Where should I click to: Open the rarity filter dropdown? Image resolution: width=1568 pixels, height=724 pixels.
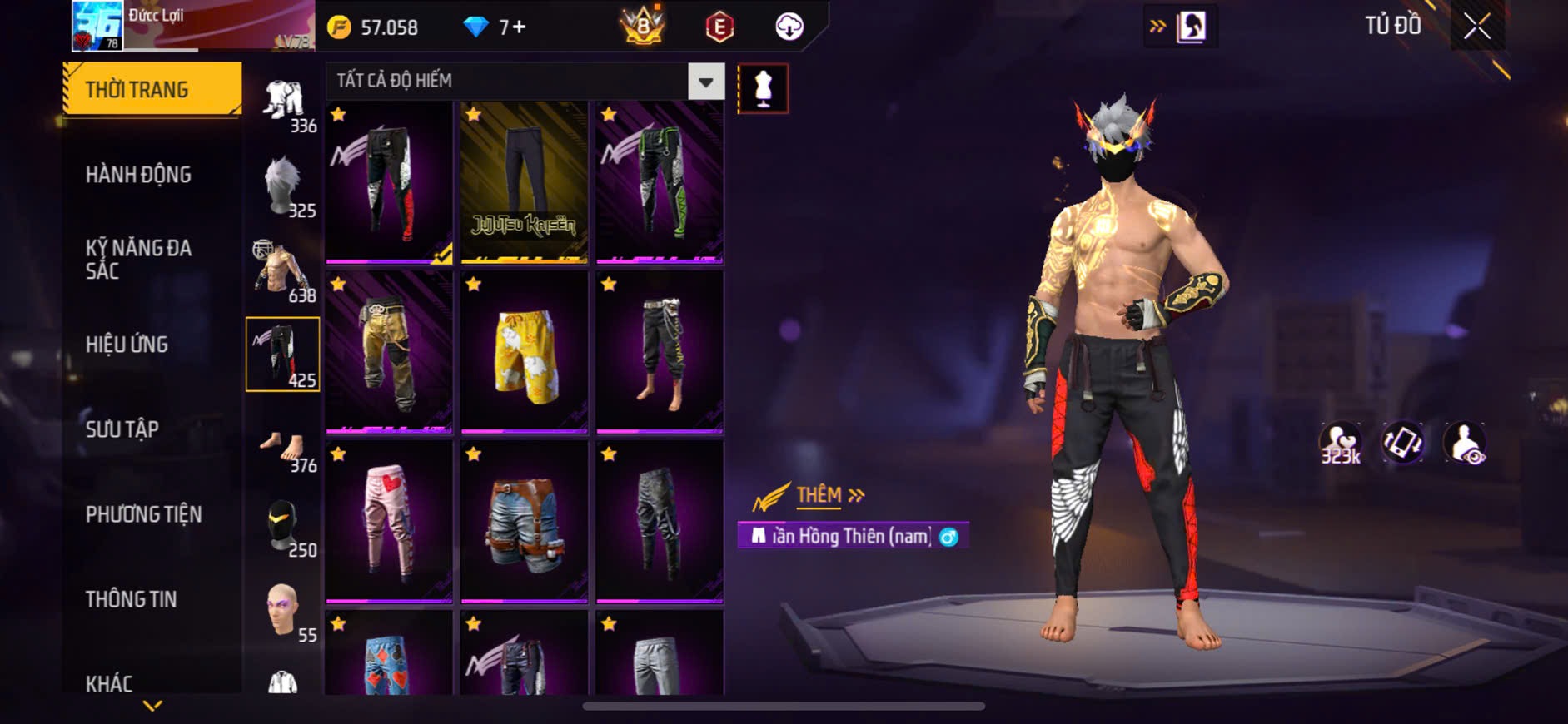tap(705, 82)
